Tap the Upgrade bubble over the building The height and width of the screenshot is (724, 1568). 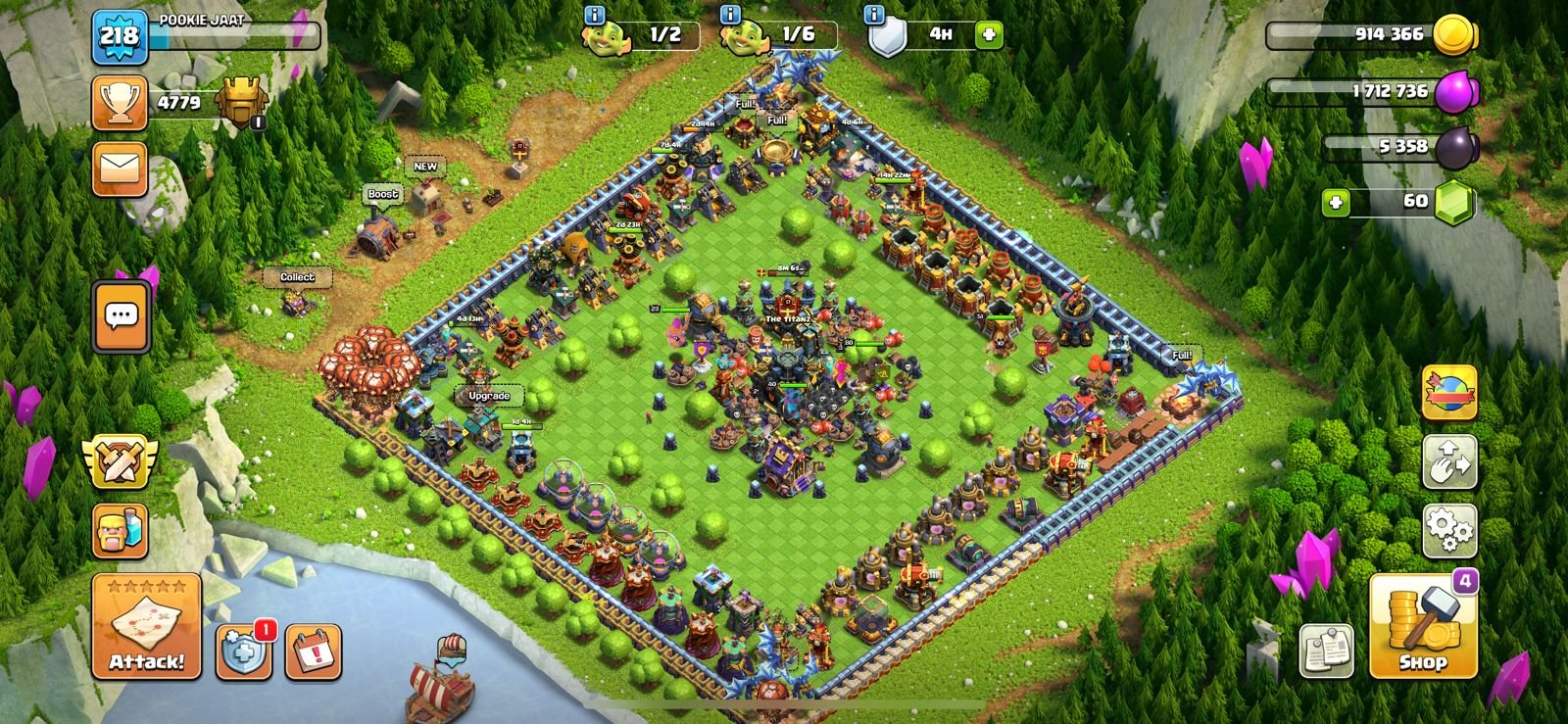tap(488, 396)
